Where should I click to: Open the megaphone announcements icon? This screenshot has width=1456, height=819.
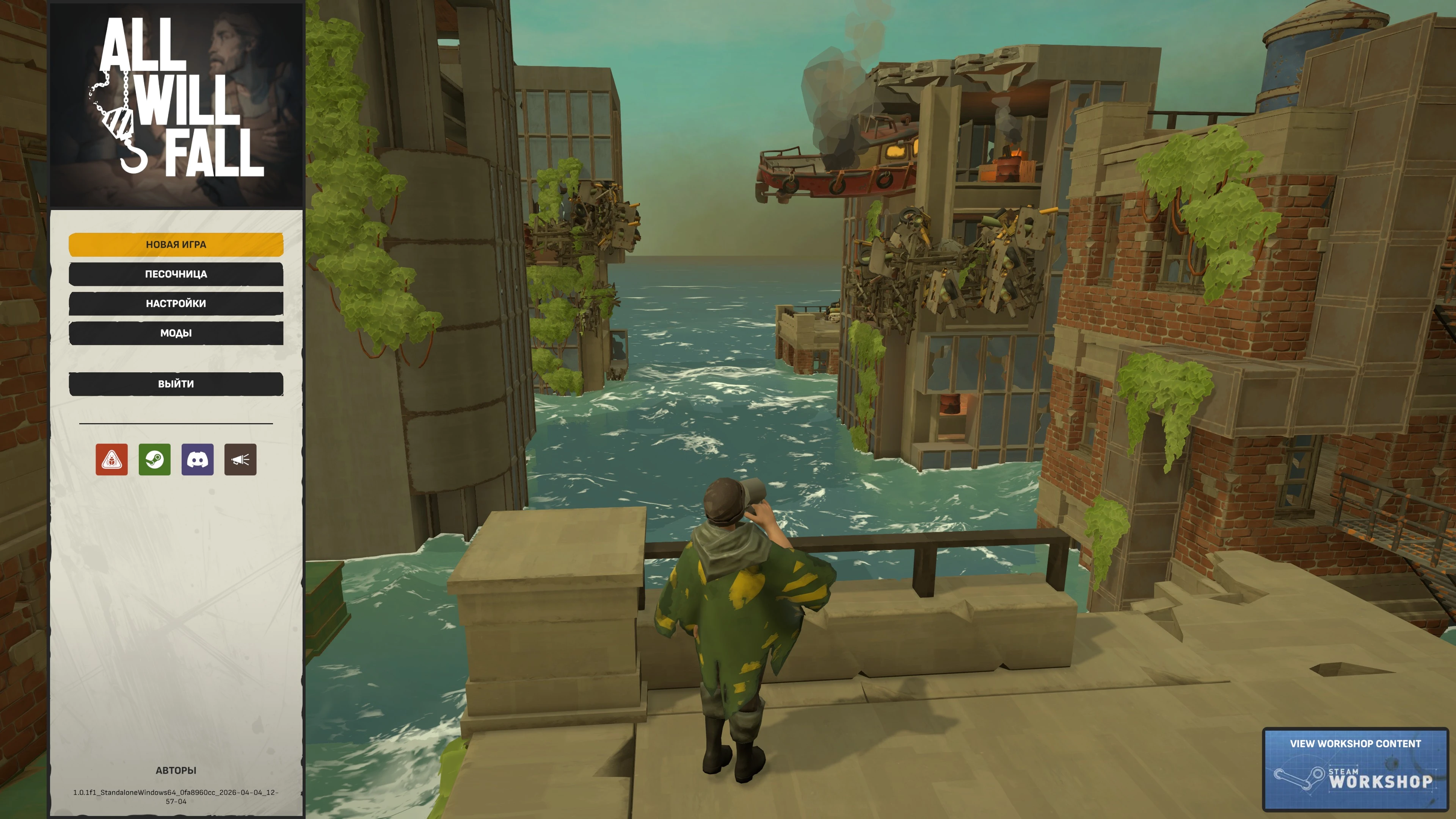(x=240, y=460)
